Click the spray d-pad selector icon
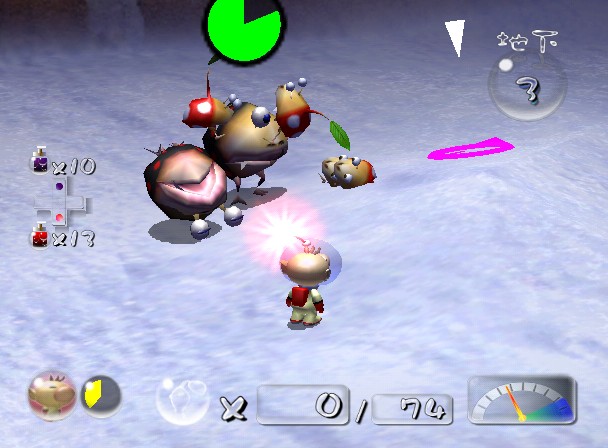The width and height of the screenshot is (608, 448). [61, 202]
